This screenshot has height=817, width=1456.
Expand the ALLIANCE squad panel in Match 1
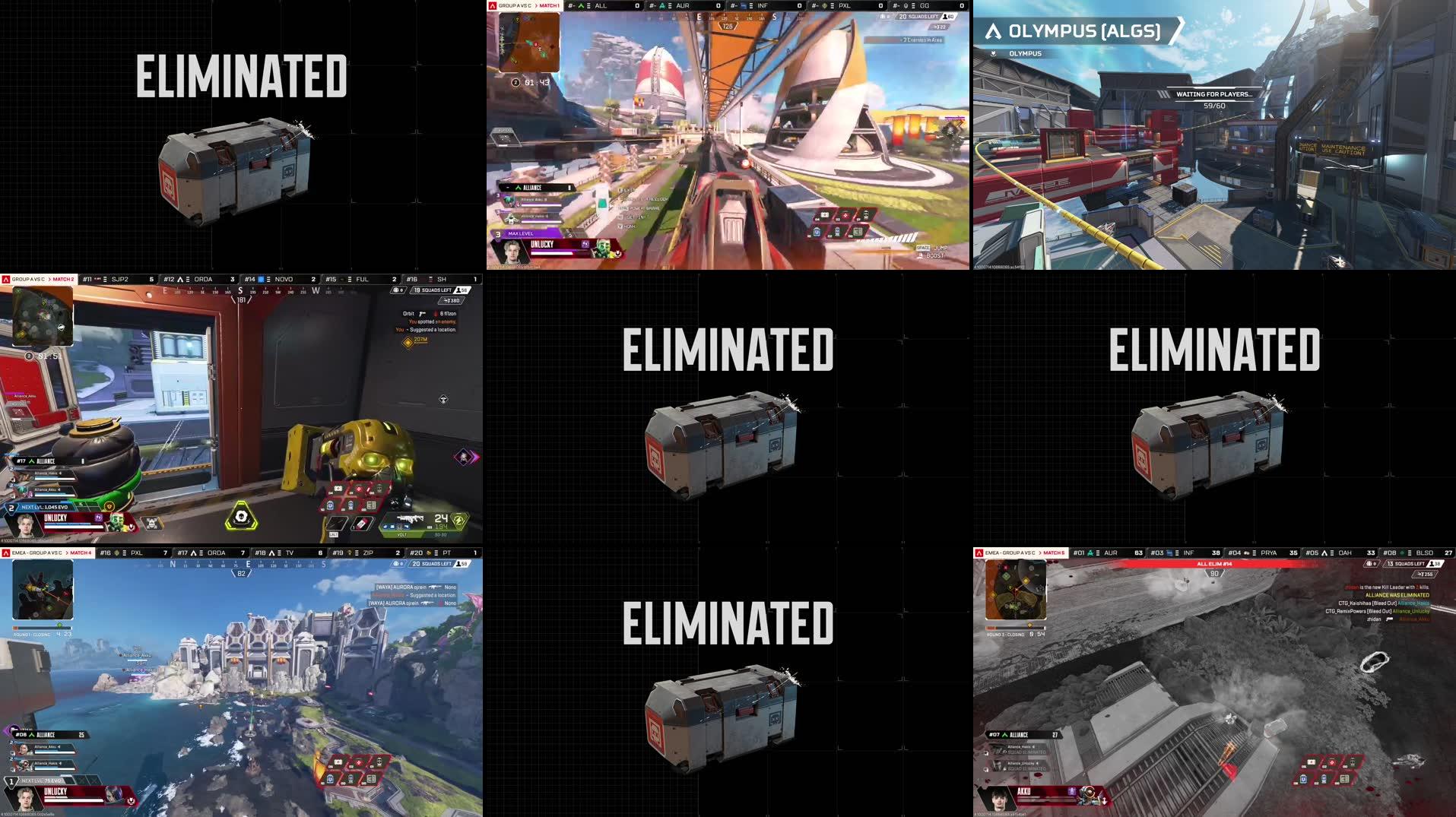[532, 188]
